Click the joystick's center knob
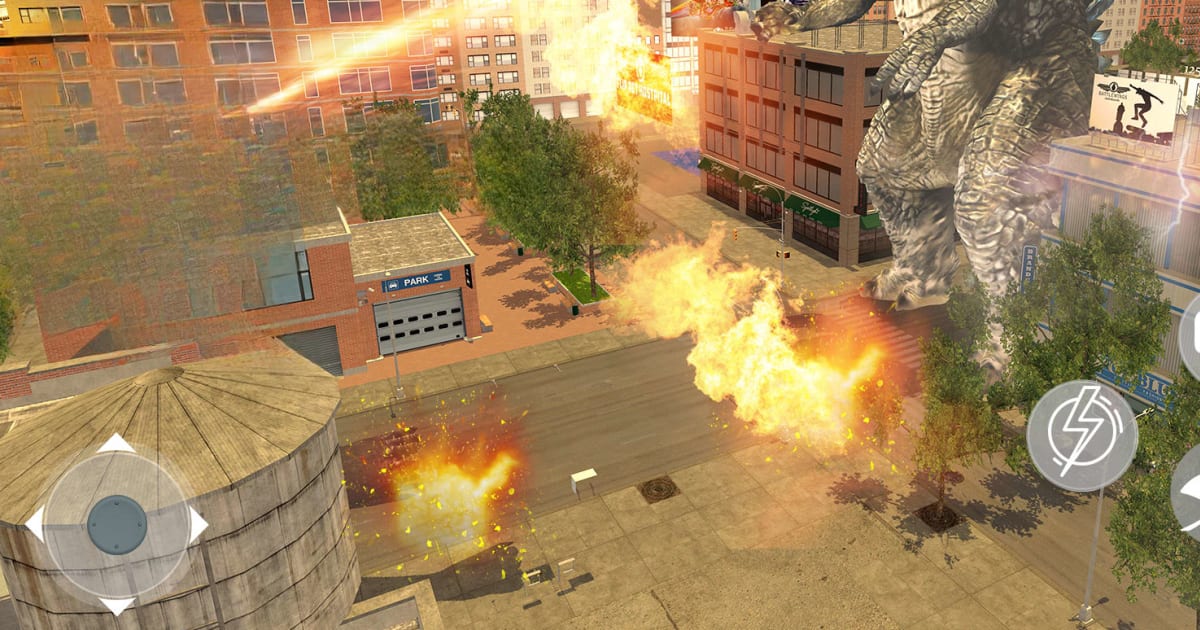The image size is (1200, 630). click(117, 524)
